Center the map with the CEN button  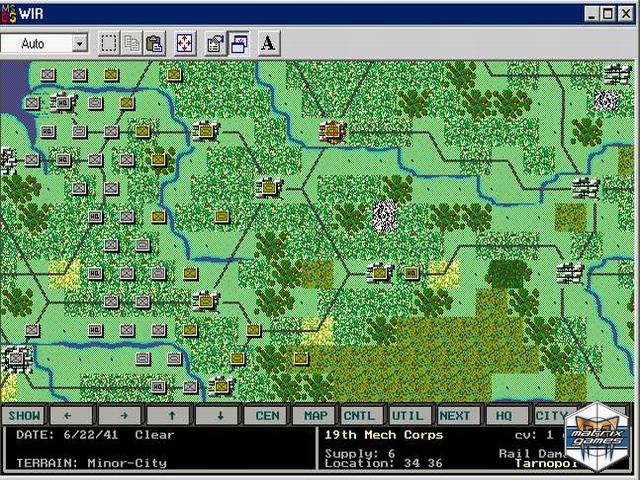tap(268, 416)
